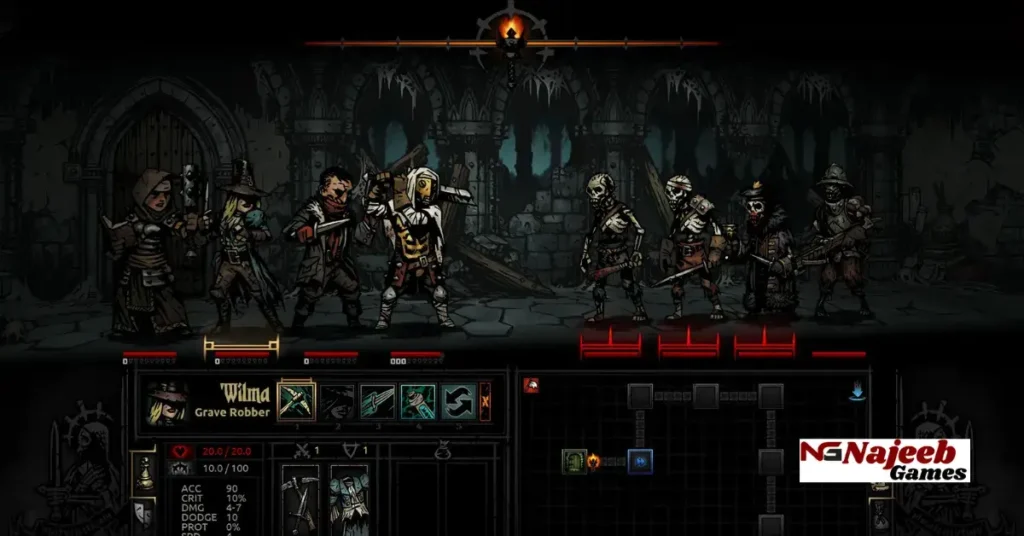
Task: Click the orange X pass turn button
Action: pos(486,401)
